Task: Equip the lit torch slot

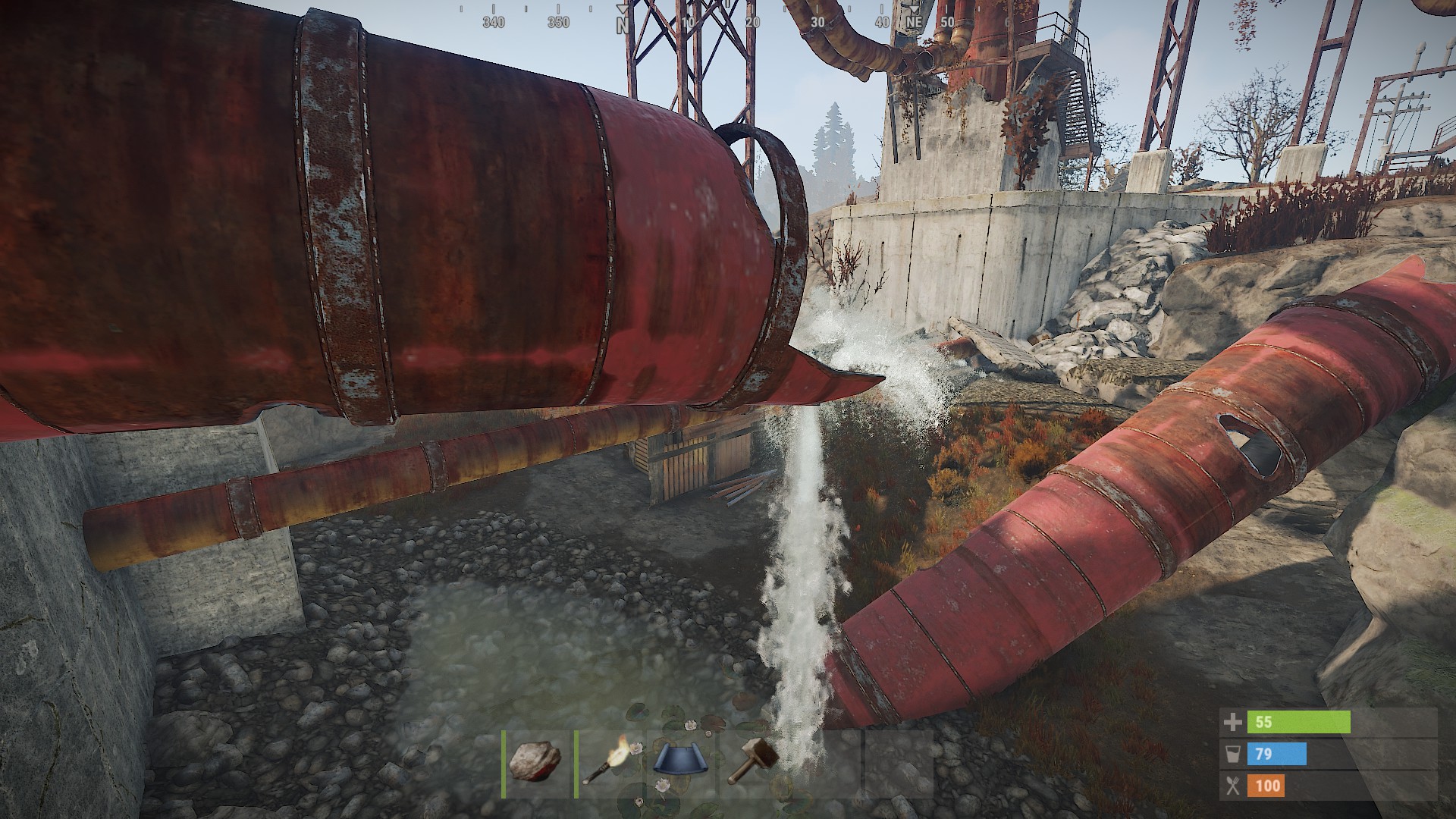Action: click(607, 762)
